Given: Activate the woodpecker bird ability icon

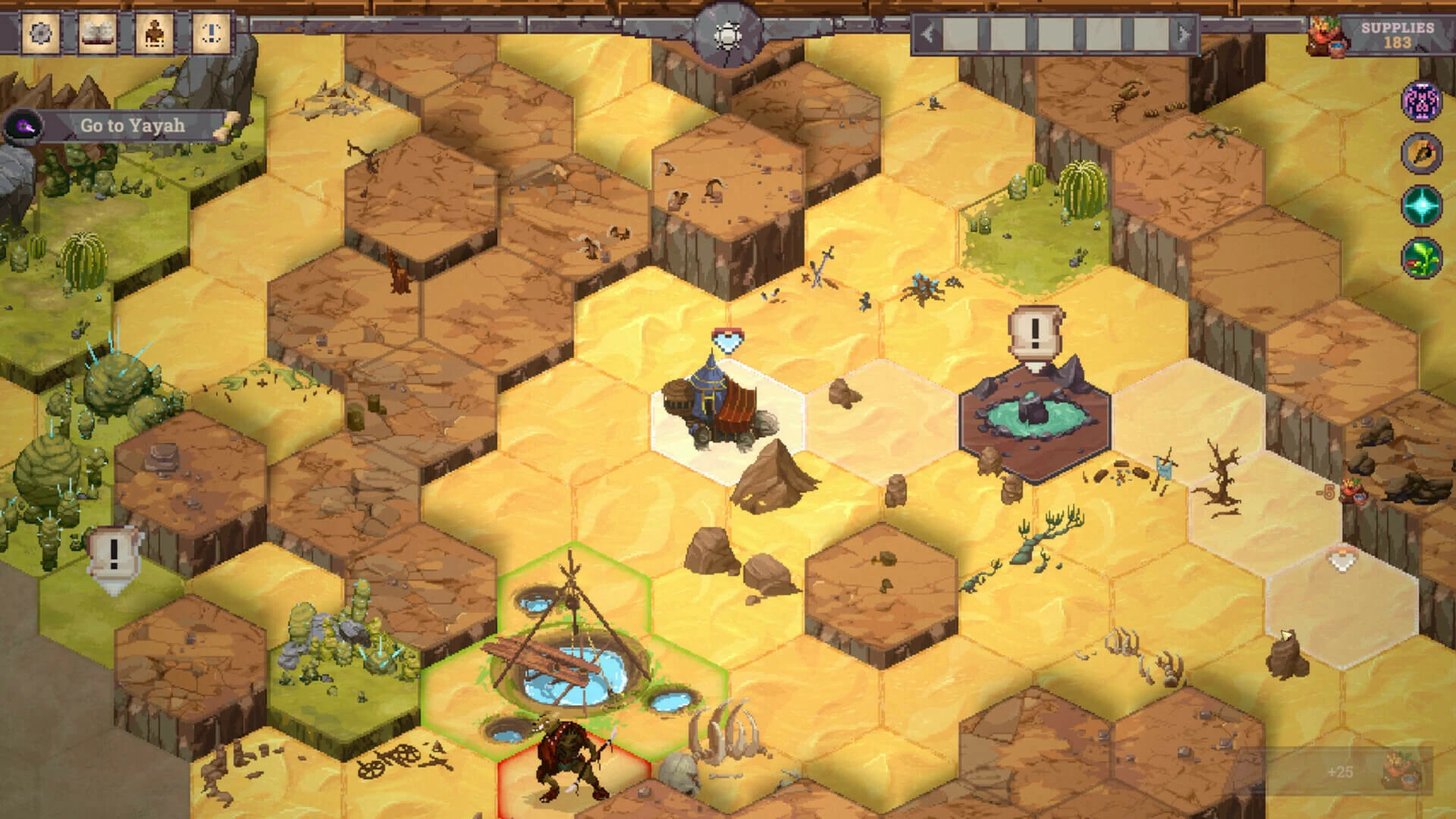Looking at the screenshot, I should [x=1421, y=153].
